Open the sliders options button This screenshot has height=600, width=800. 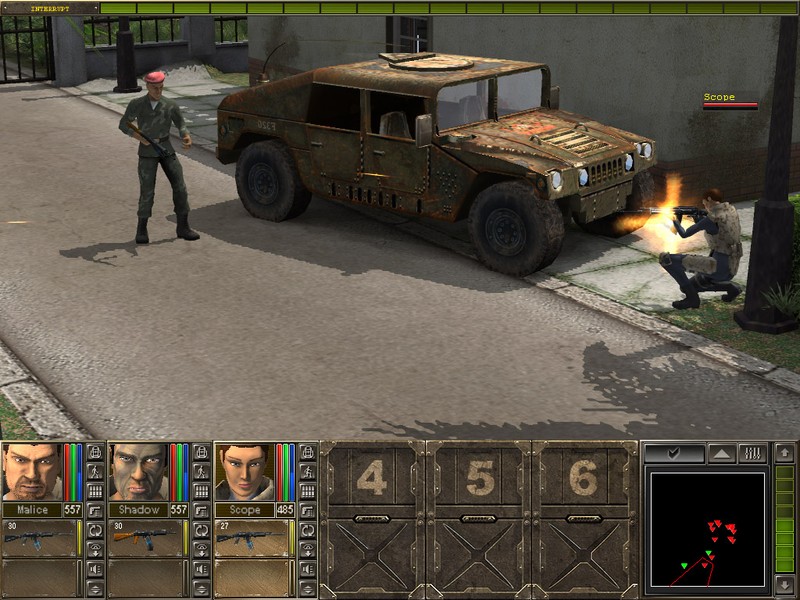point(752,453)
